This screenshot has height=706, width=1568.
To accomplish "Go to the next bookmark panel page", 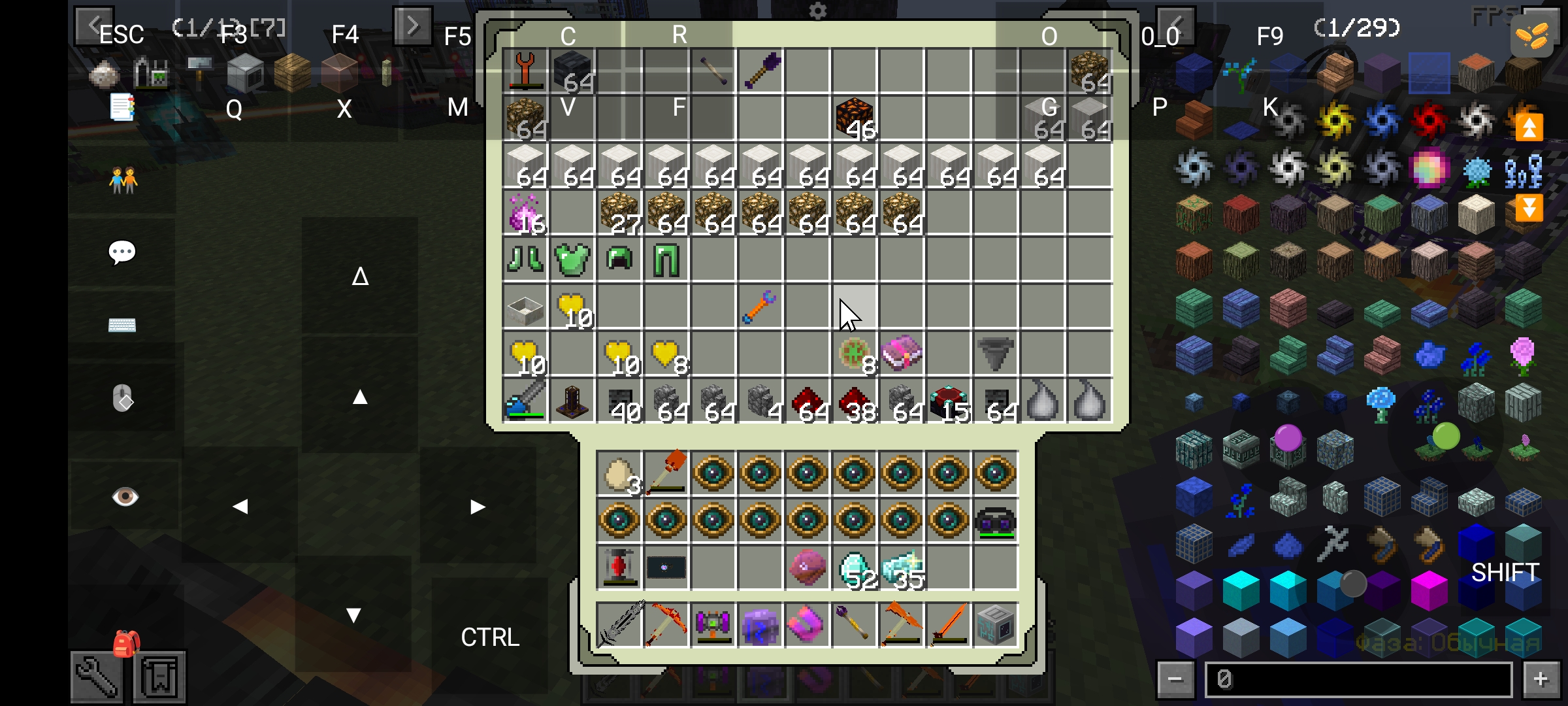I will tap(412, 26).
